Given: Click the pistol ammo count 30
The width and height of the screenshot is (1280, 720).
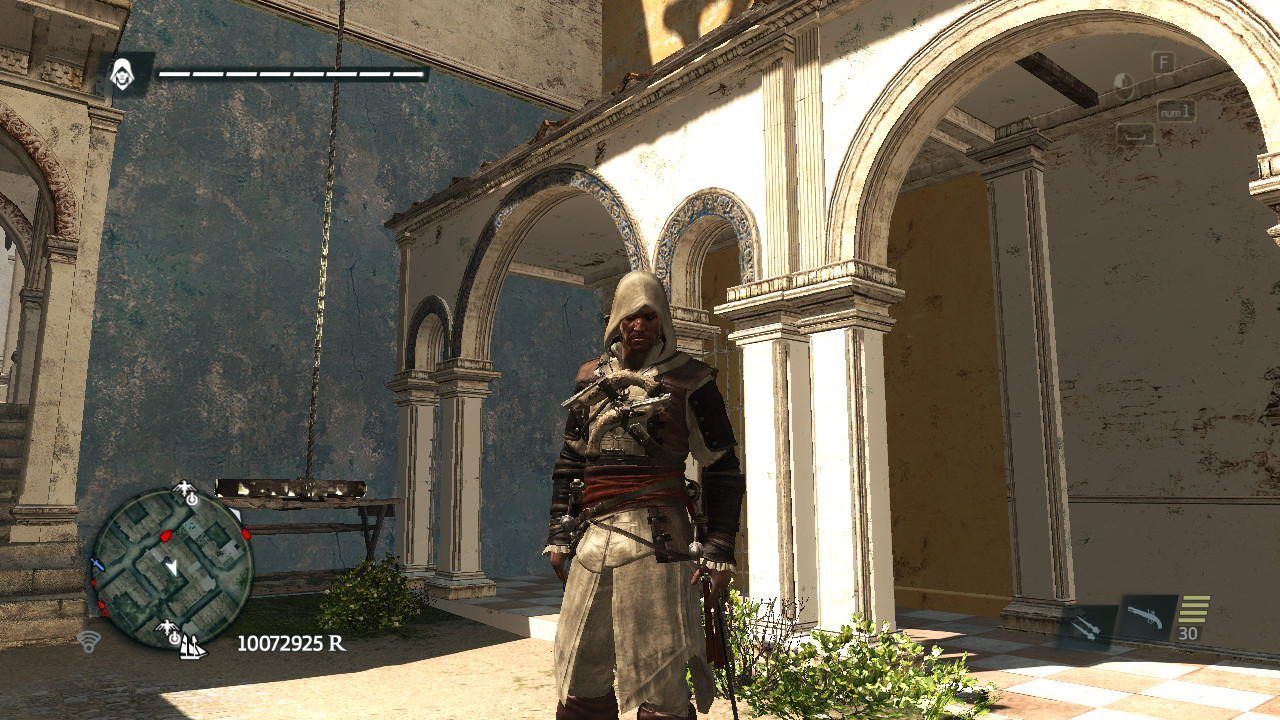Looking at the screenshot, I should click(1188, 633).
